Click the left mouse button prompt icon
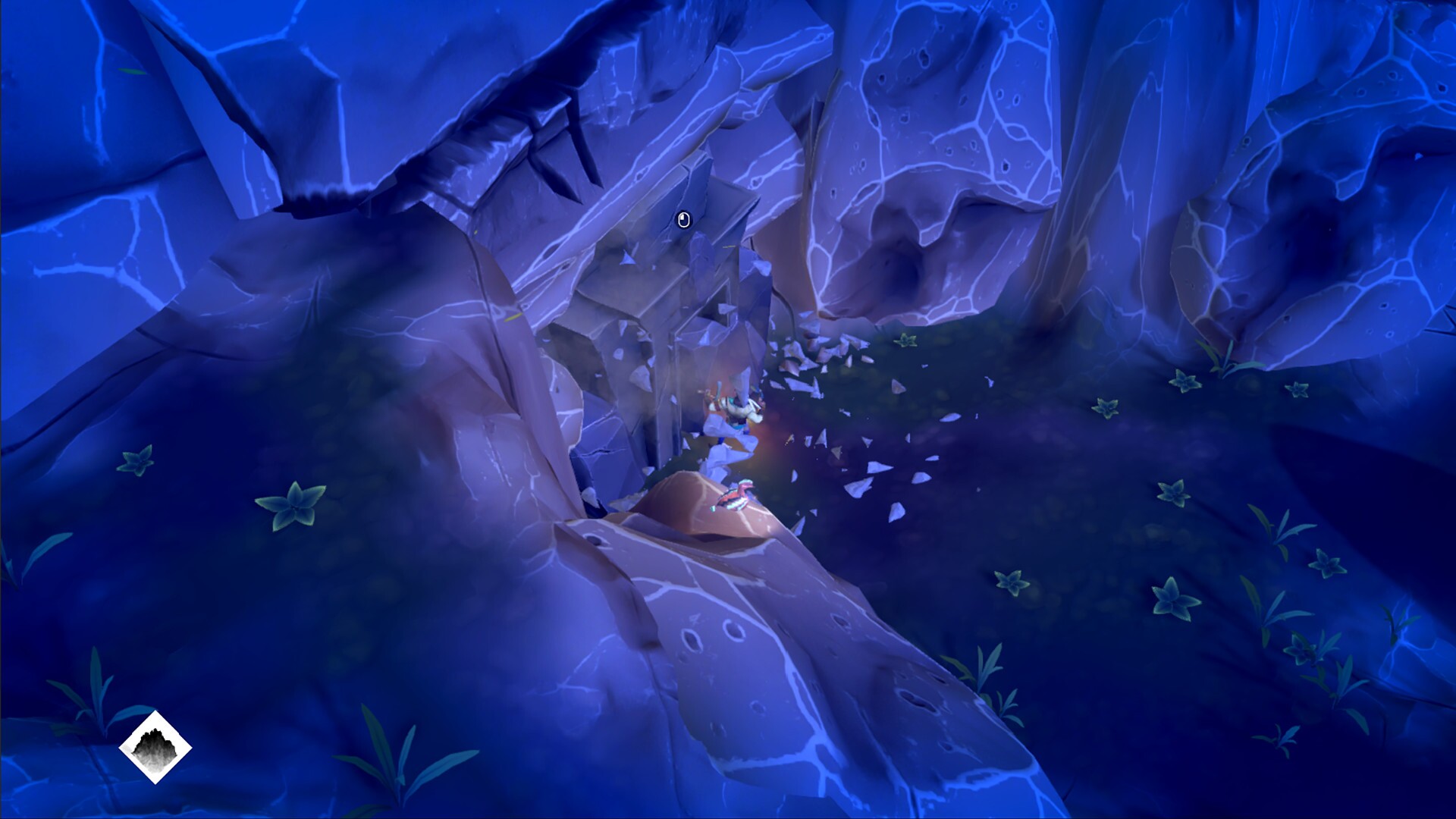The height and width of the screenshot is (819, 1456). pyautogui.click(x=685, y=221)
